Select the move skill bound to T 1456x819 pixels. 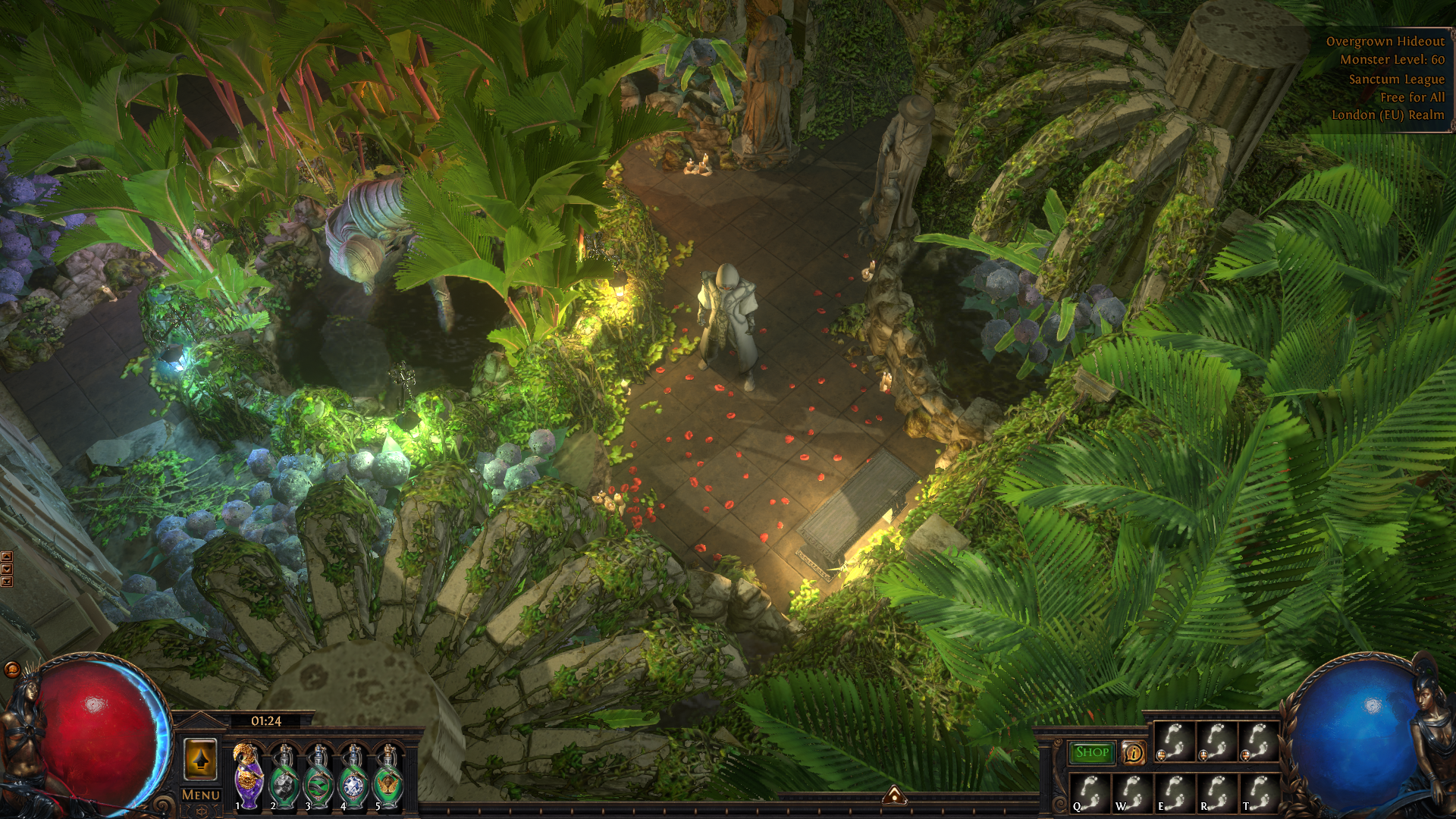pos(1258,792)
